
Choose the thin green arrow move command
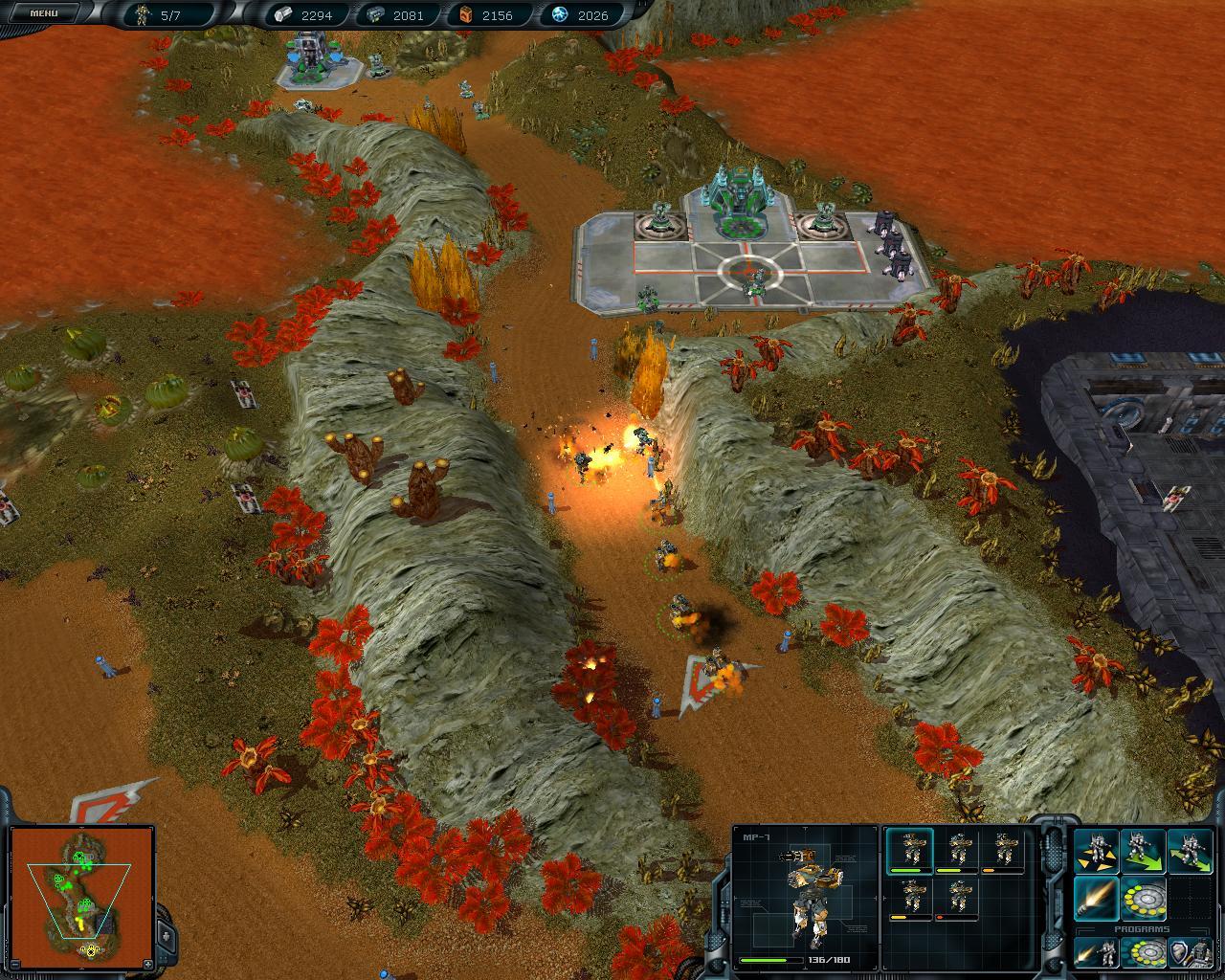(1190, 852)
